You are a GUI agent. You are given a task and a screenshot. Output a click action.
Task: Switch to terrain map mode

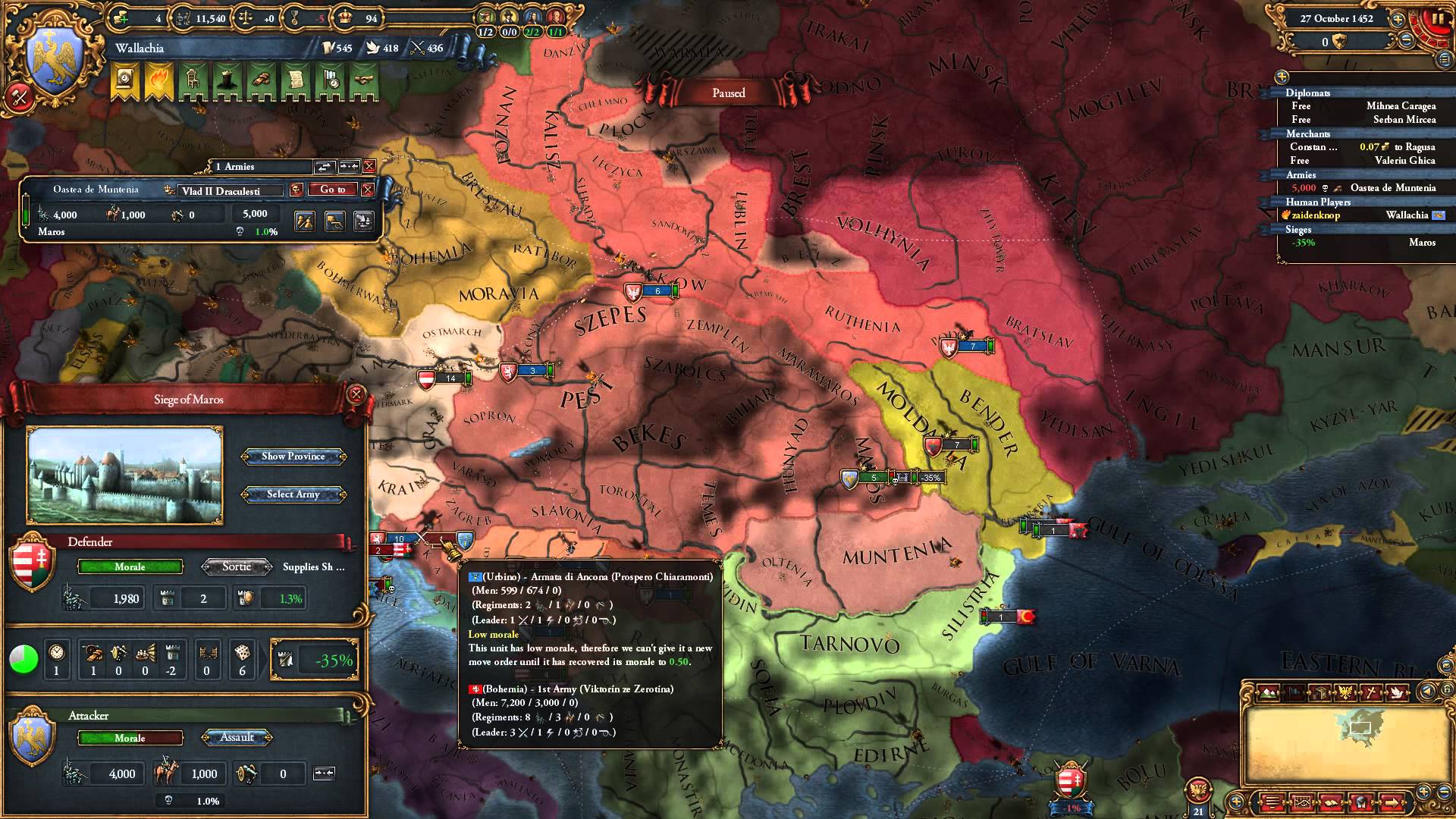point(1268,692)
